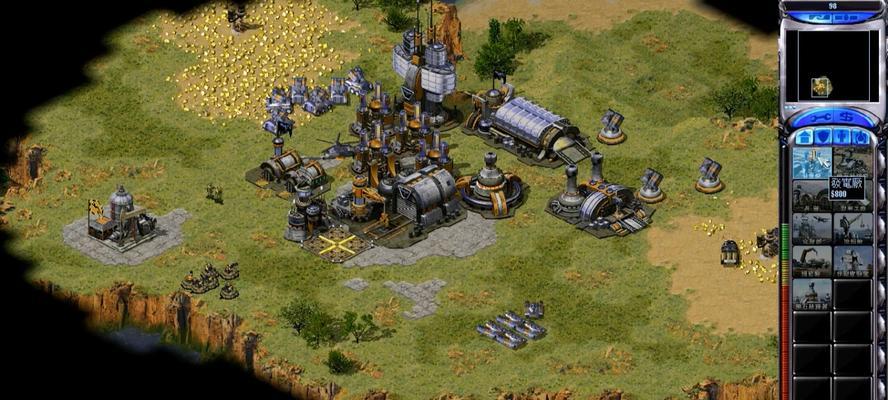Switch to the structures build tab

click(804, 137)
